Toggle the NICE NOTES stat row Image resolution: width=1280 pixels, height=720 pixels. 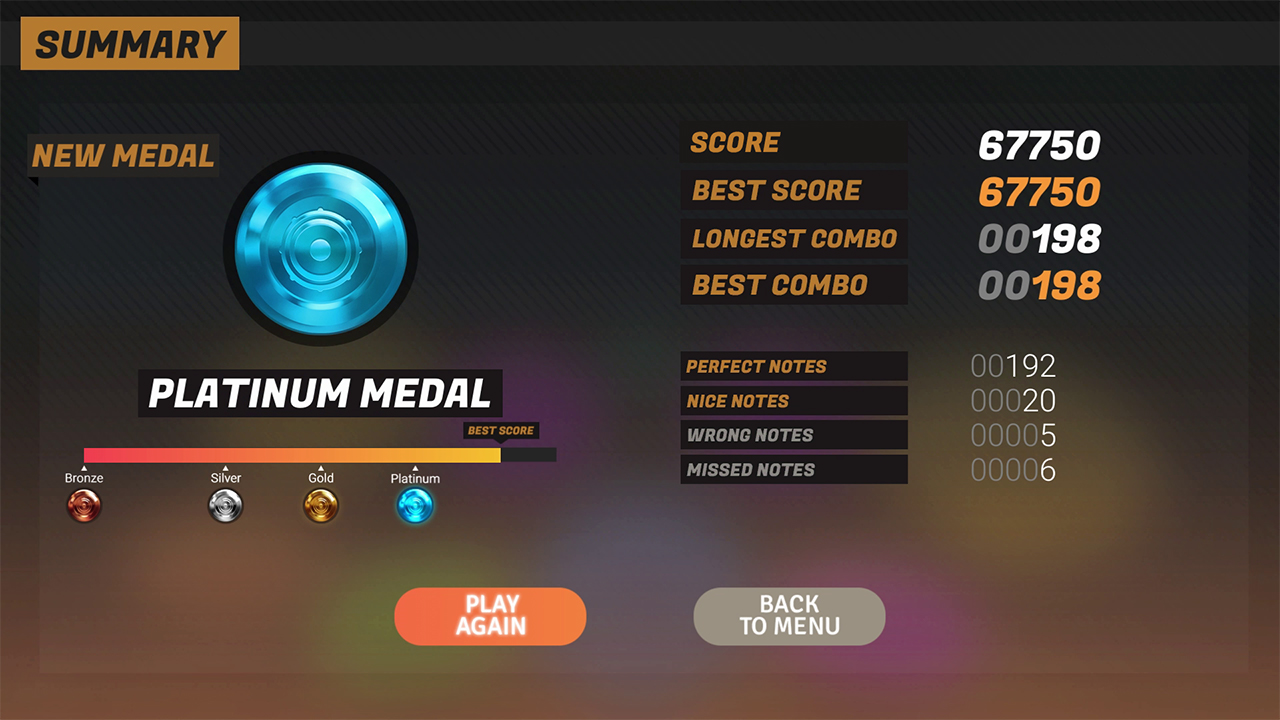[794, 400]
